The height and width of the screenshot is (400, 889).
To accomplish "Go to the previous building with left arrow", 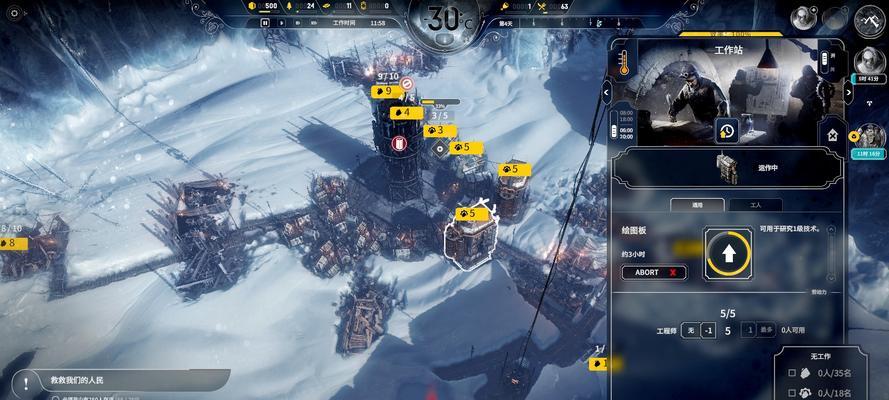I will pyautogui.click(x=606, y=91).
